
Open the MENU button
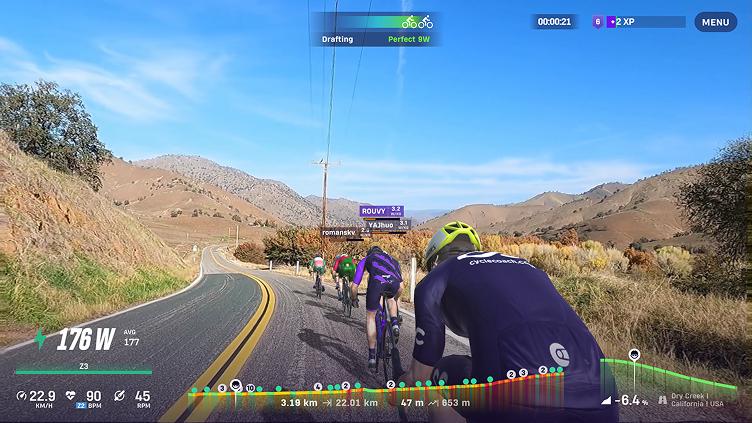tap(715, 22)
